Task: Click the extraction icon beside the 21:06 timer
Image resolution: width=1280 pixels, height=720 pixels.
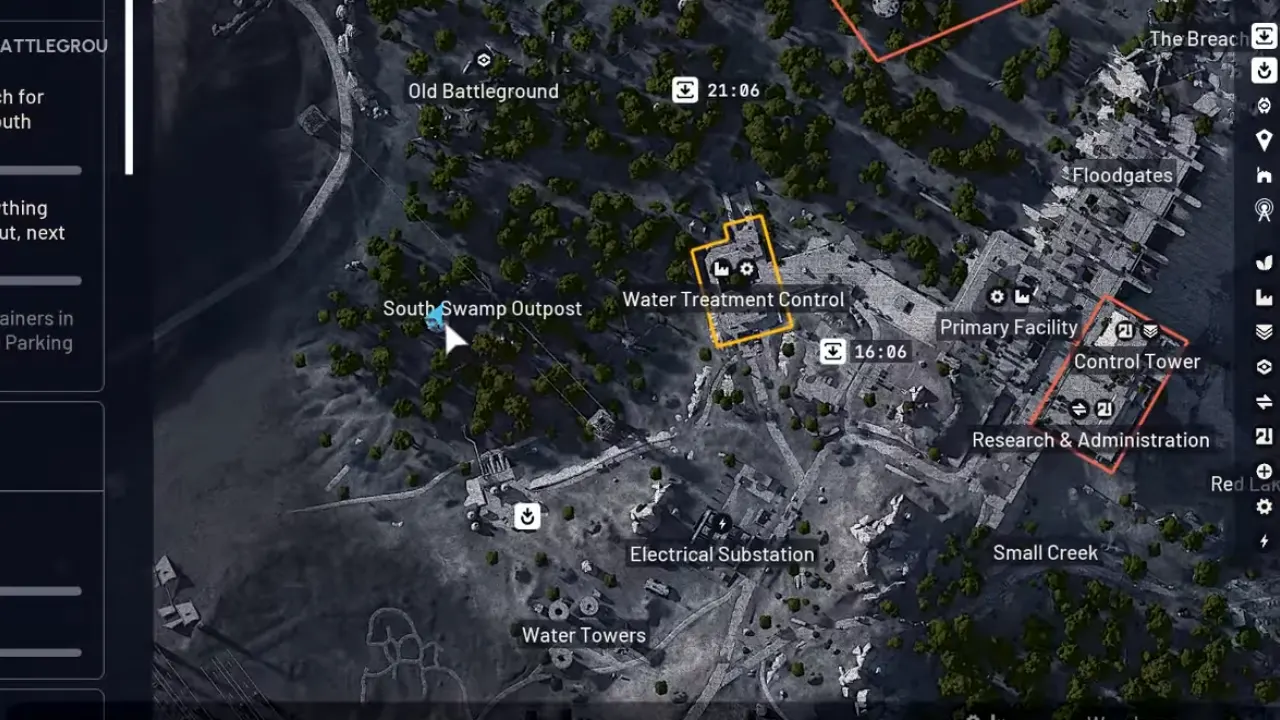Action: 684,90
